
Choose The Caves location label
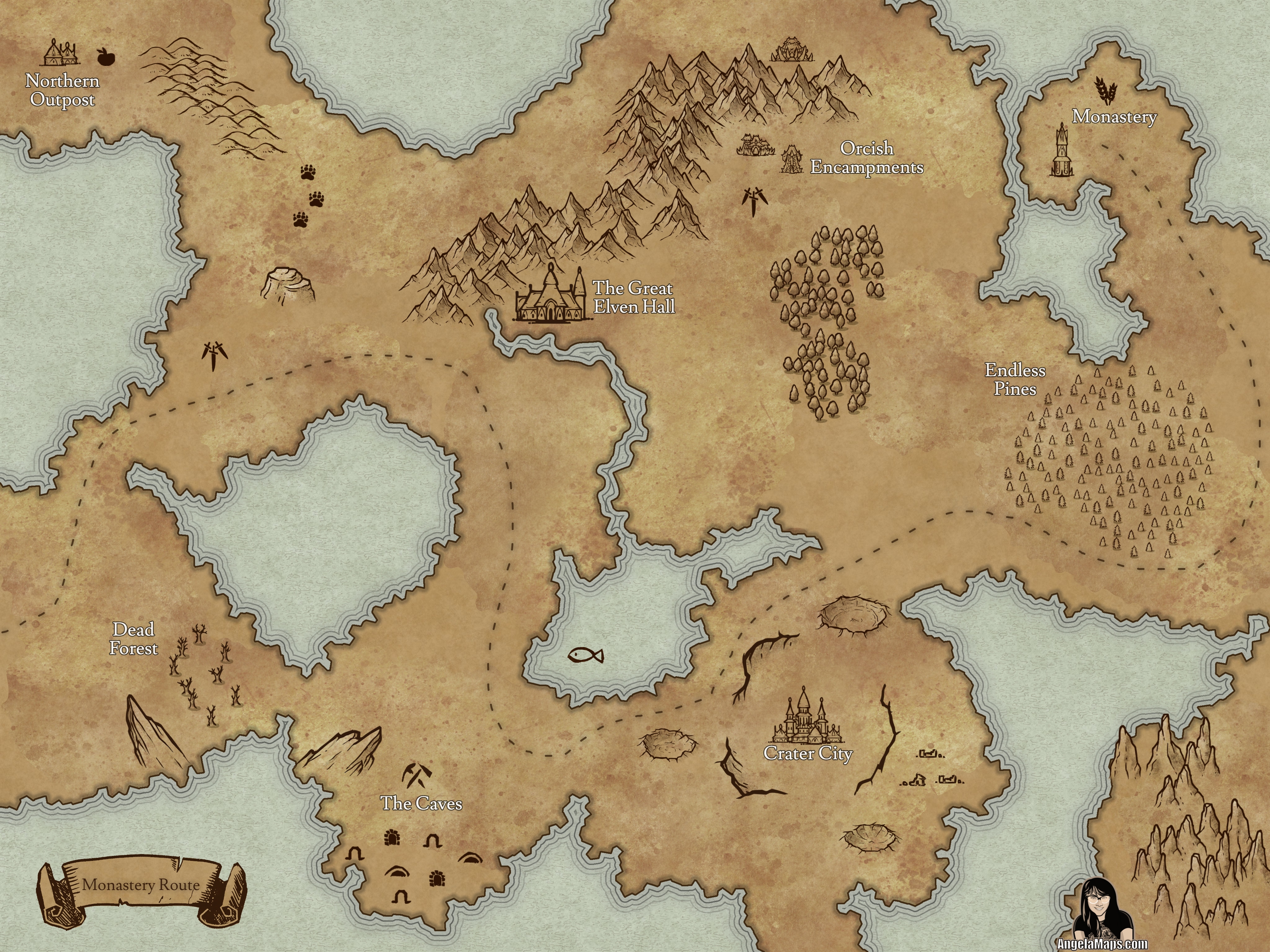pos(421,803)
